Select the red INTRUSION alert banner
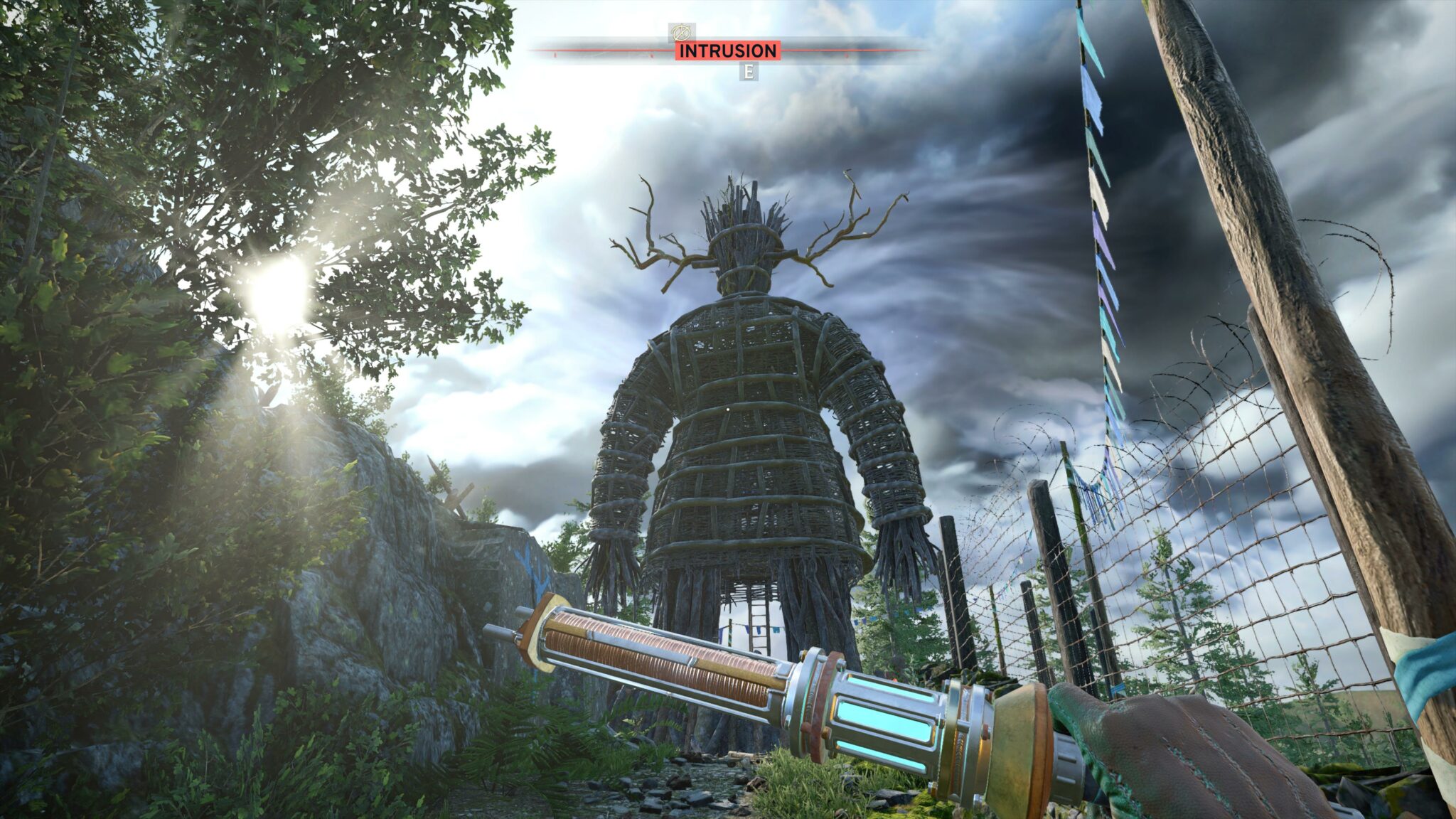 point(727,51)
